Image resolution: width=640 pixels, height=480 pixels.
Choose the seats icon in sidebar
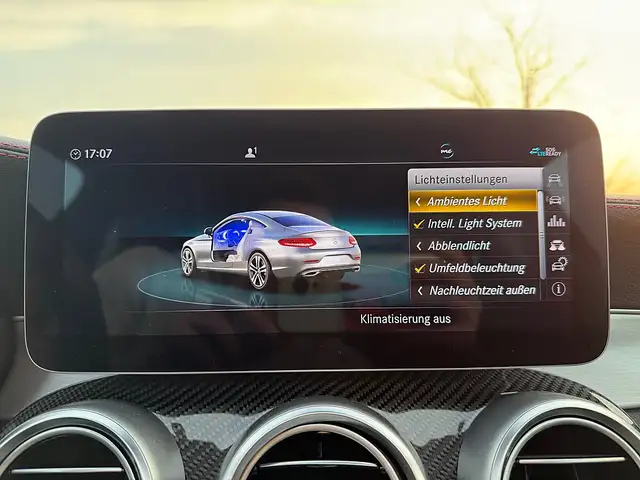pos(557,243)
